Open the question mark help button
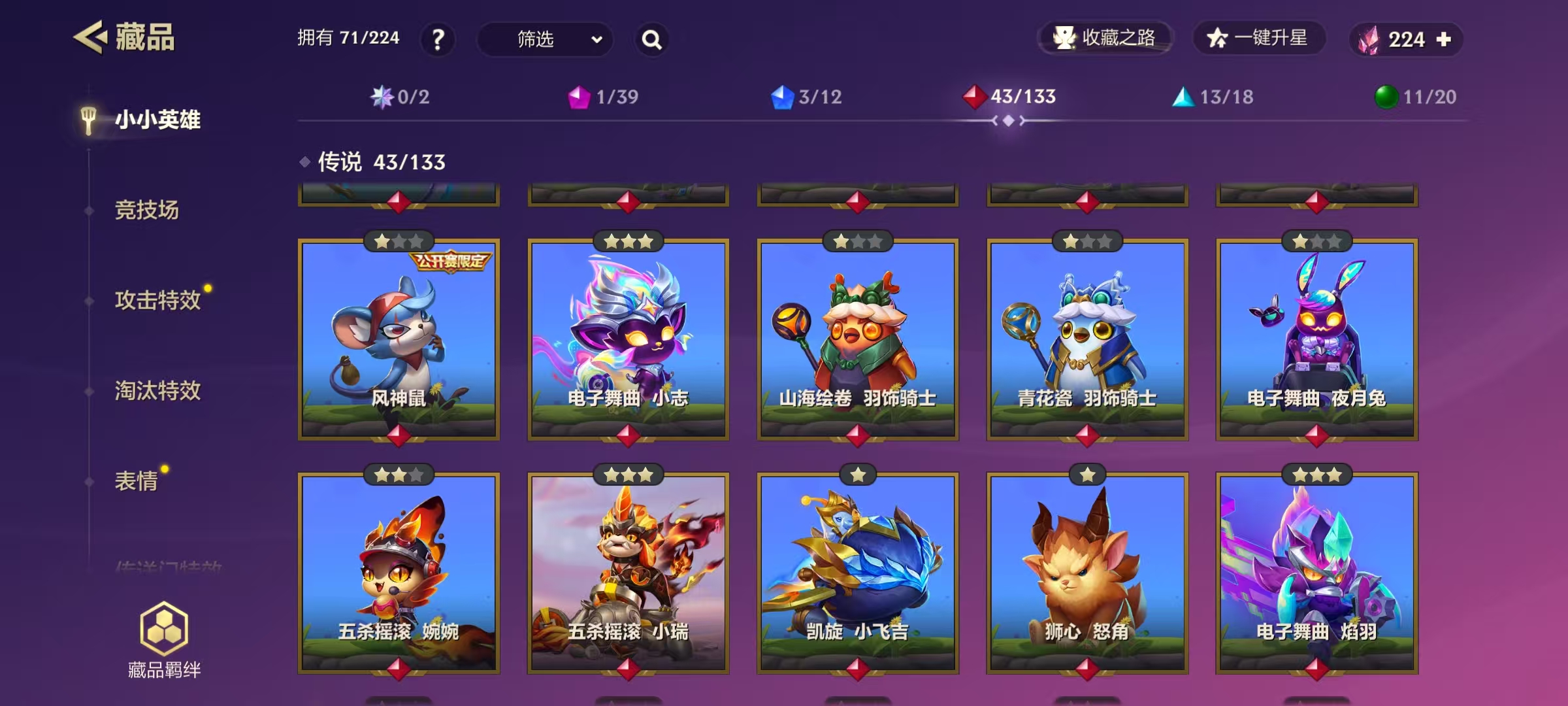 coord(438,39)
